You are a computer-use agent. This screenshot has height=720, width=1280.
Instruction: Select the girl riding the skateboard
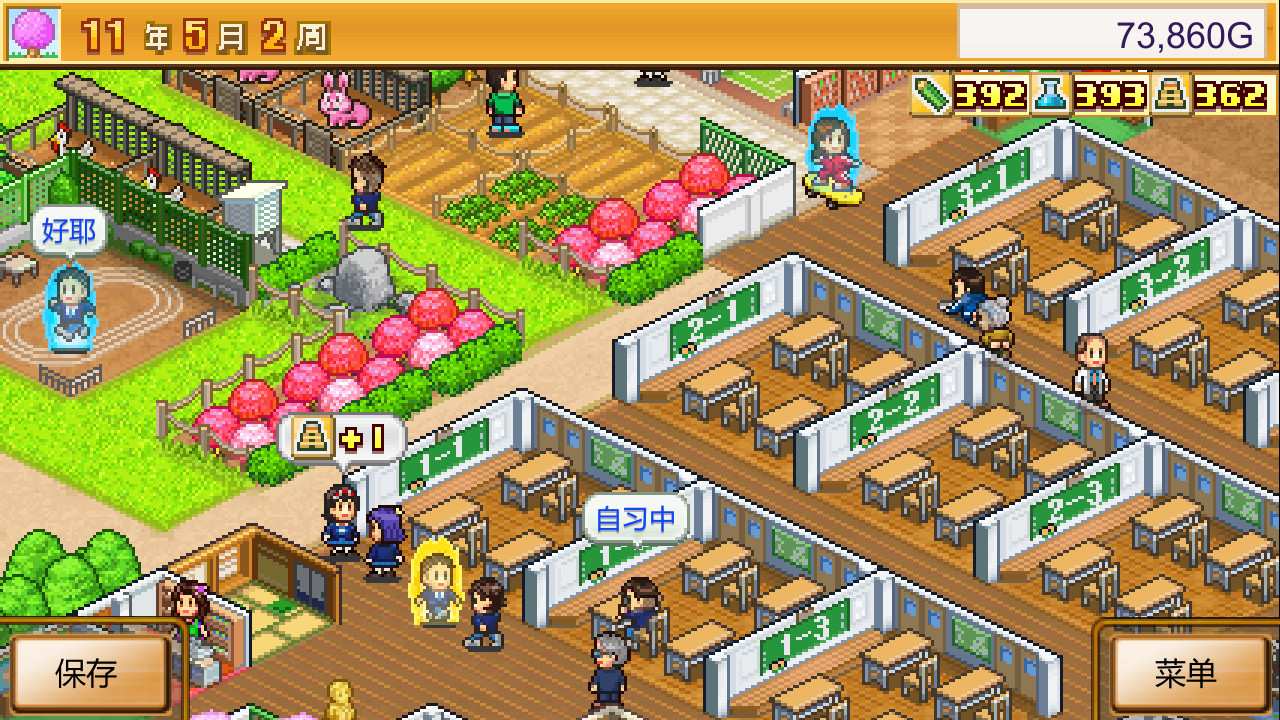tap(832, 150)
